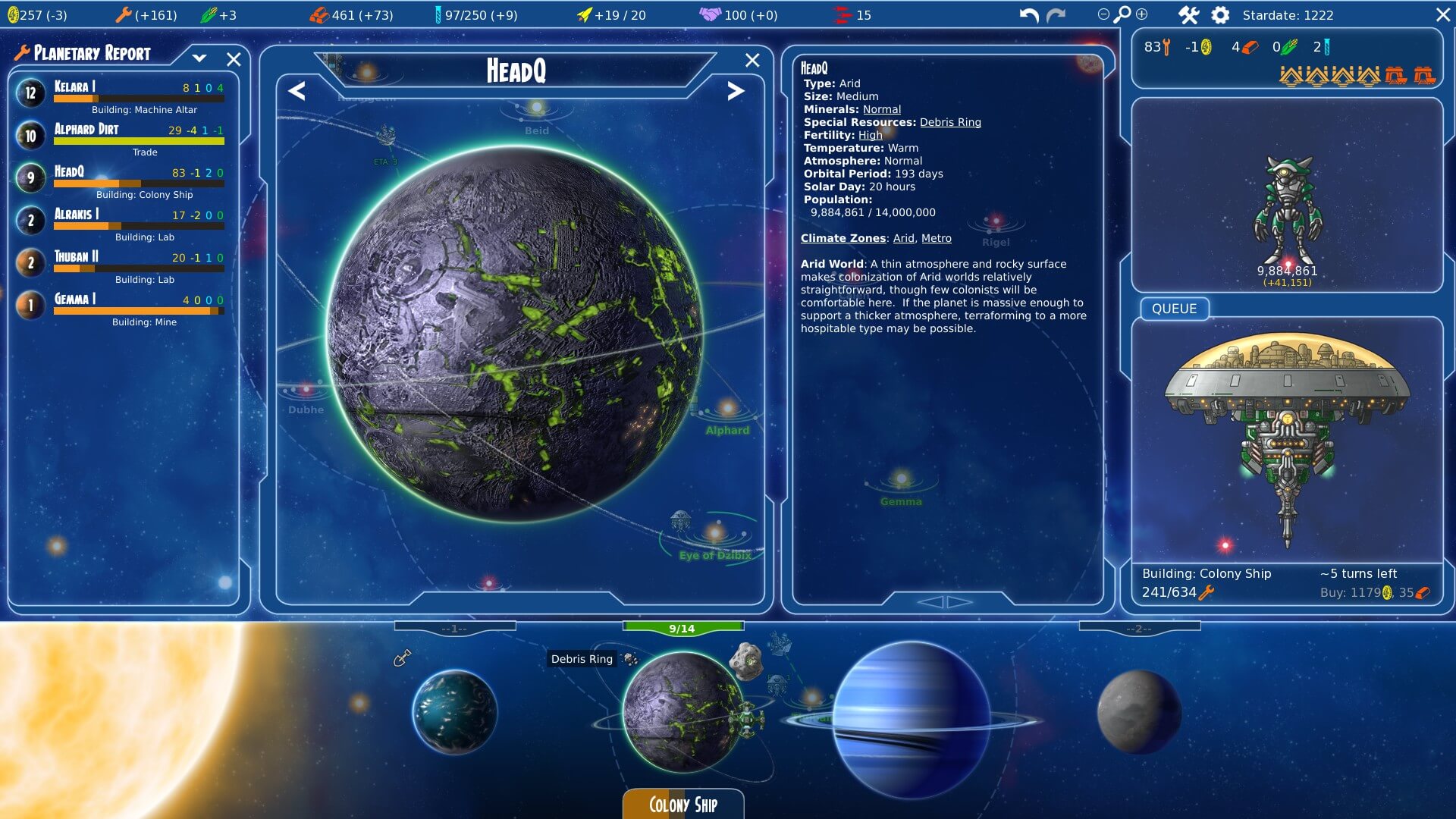Select Alphard Dirt planet row
Viewport: 1456px width, 819px height.
coord(121,136)
